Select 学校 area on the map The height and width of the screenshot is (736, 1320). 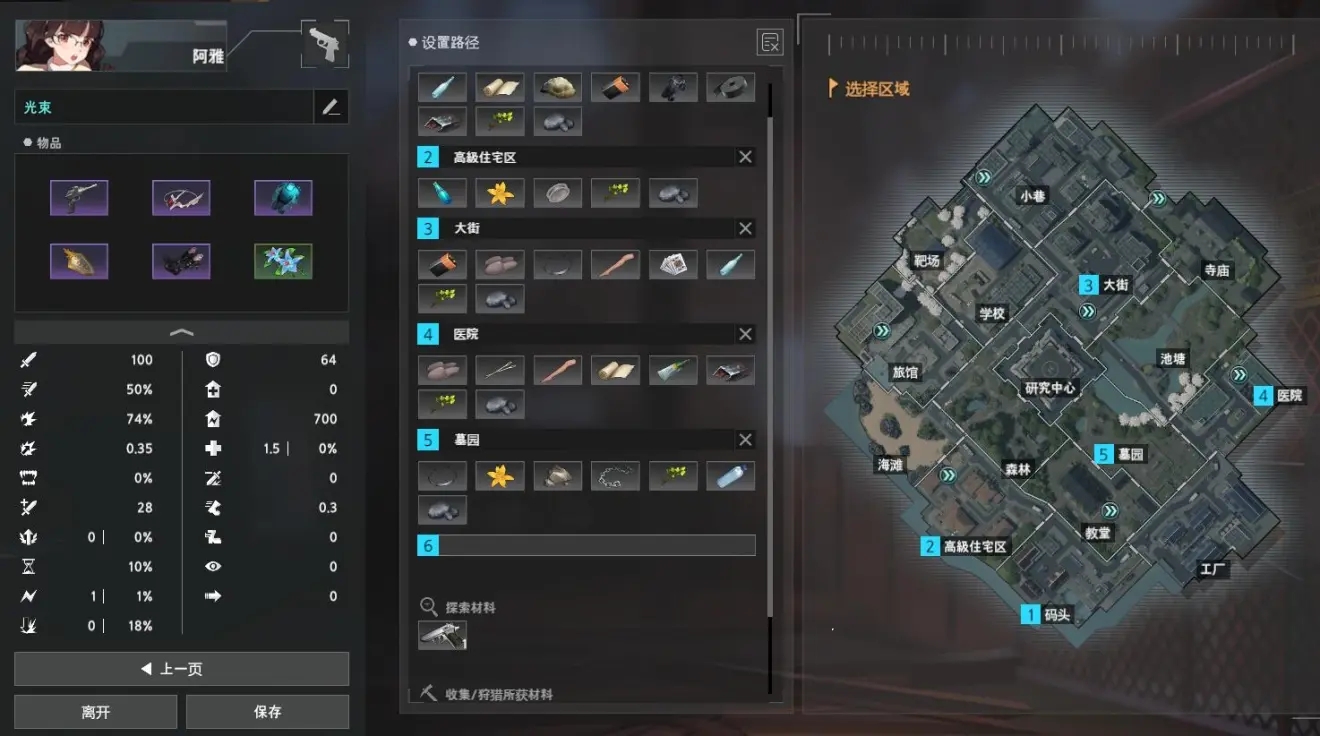click(992, 313)
